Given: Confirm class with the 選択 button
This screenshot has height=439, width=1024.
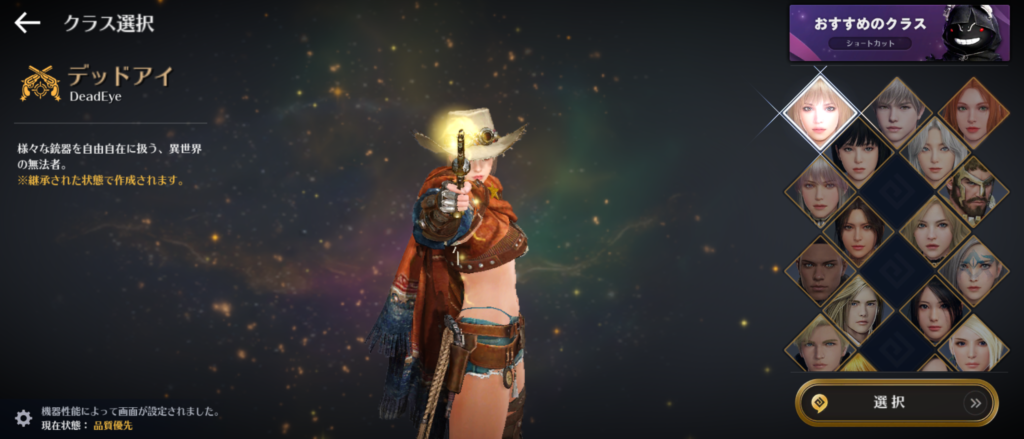Looking at the screenshot, I should tap(896, 403).
